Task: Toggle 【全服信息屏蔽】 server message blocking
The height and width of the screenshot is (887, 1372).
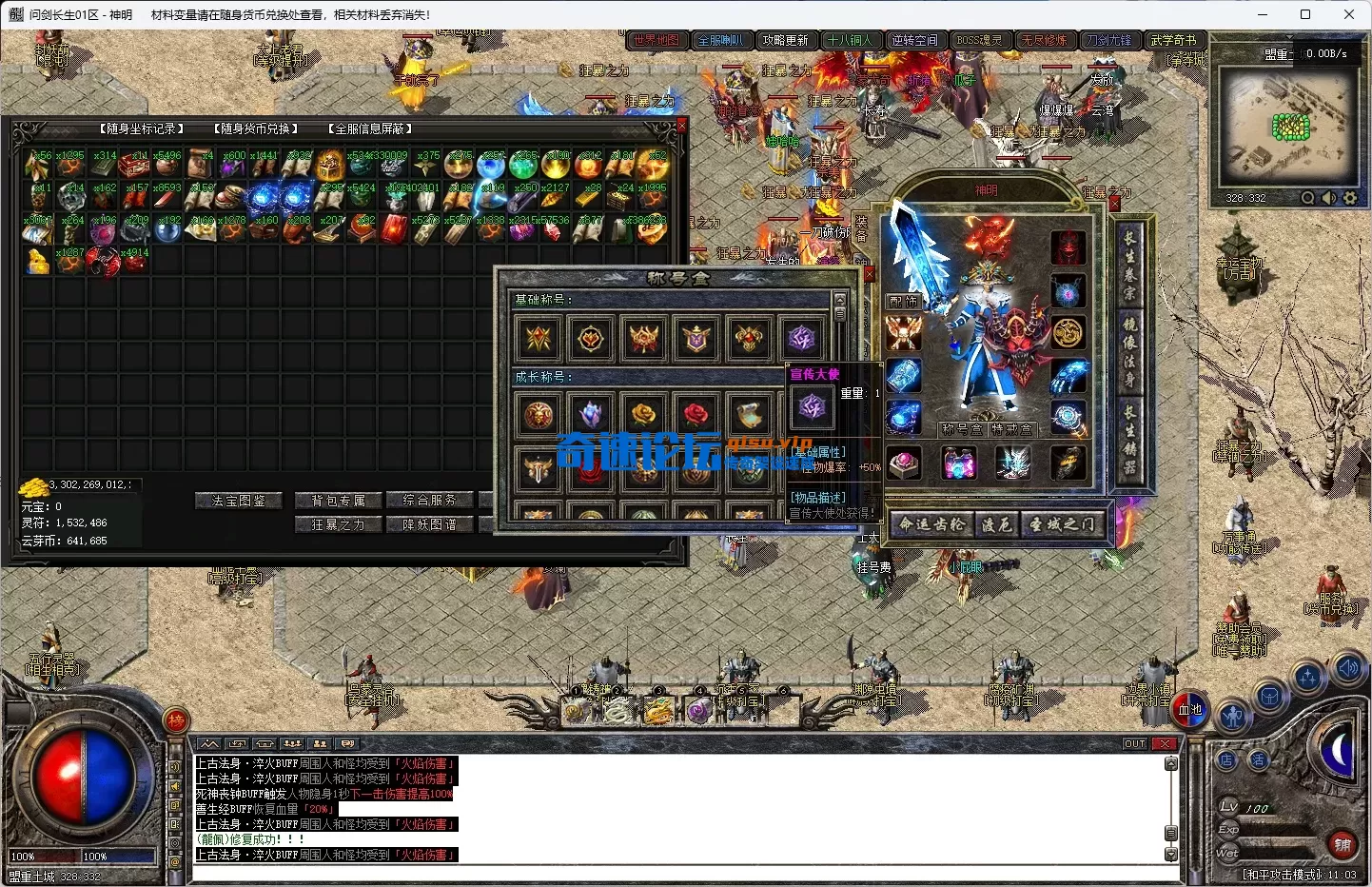Action: click(369, 128)
